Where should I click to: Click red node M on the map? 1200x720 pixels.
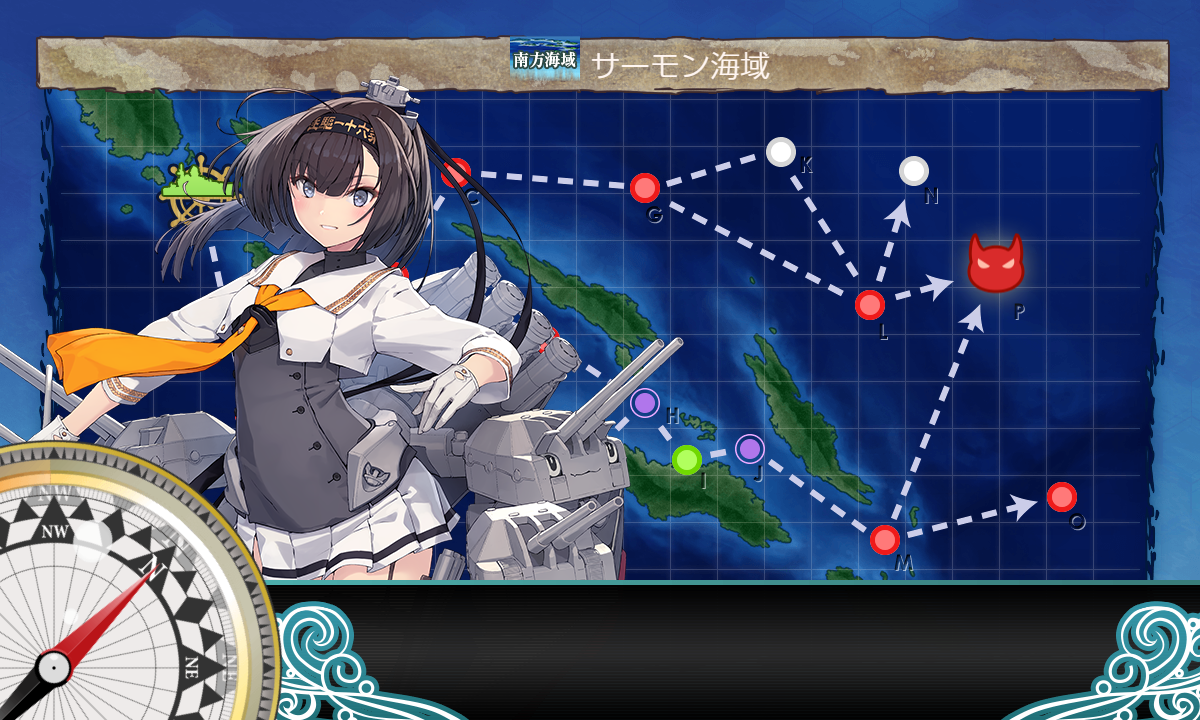pyautogui.click(x=884, y=540)
